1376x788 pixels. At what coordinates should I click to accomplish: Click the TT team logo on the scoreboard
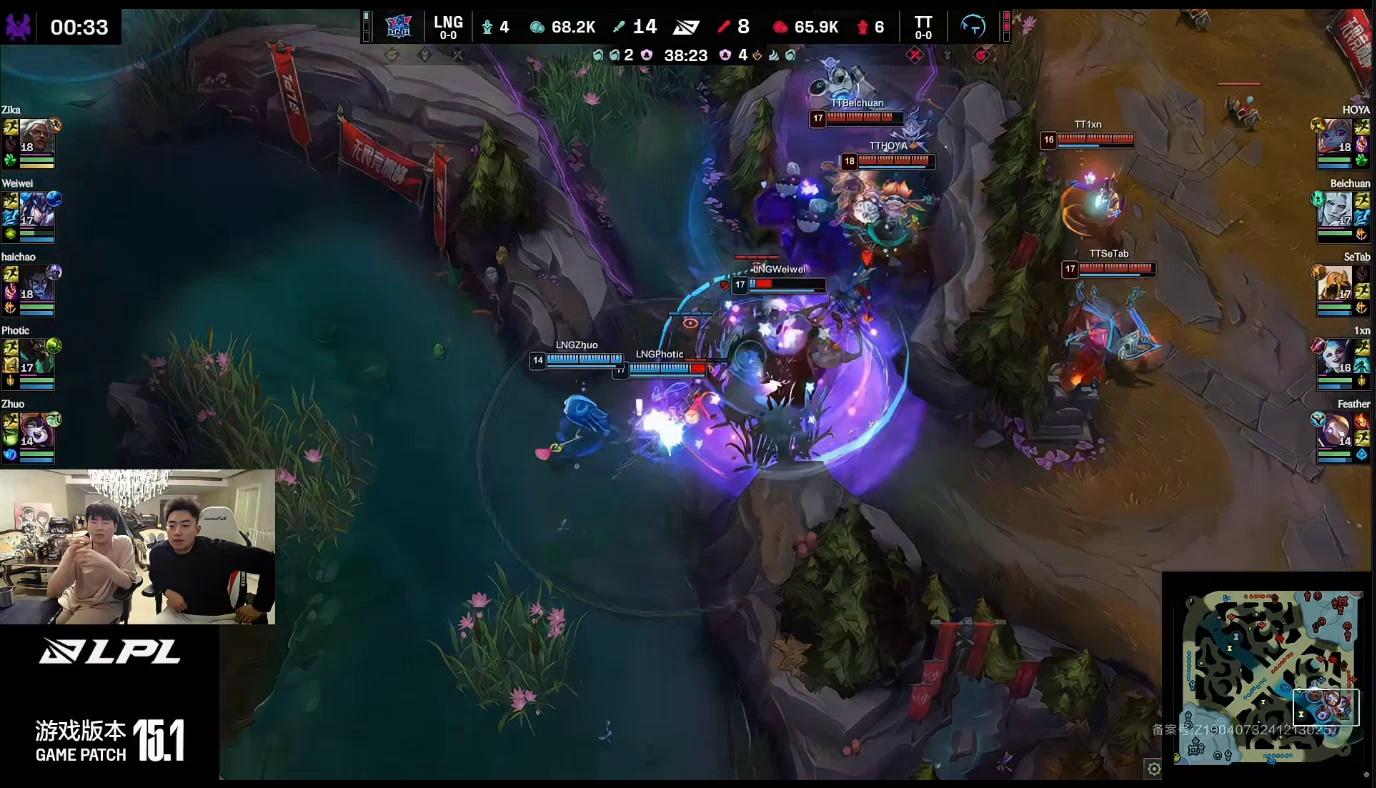pos(972,26)
